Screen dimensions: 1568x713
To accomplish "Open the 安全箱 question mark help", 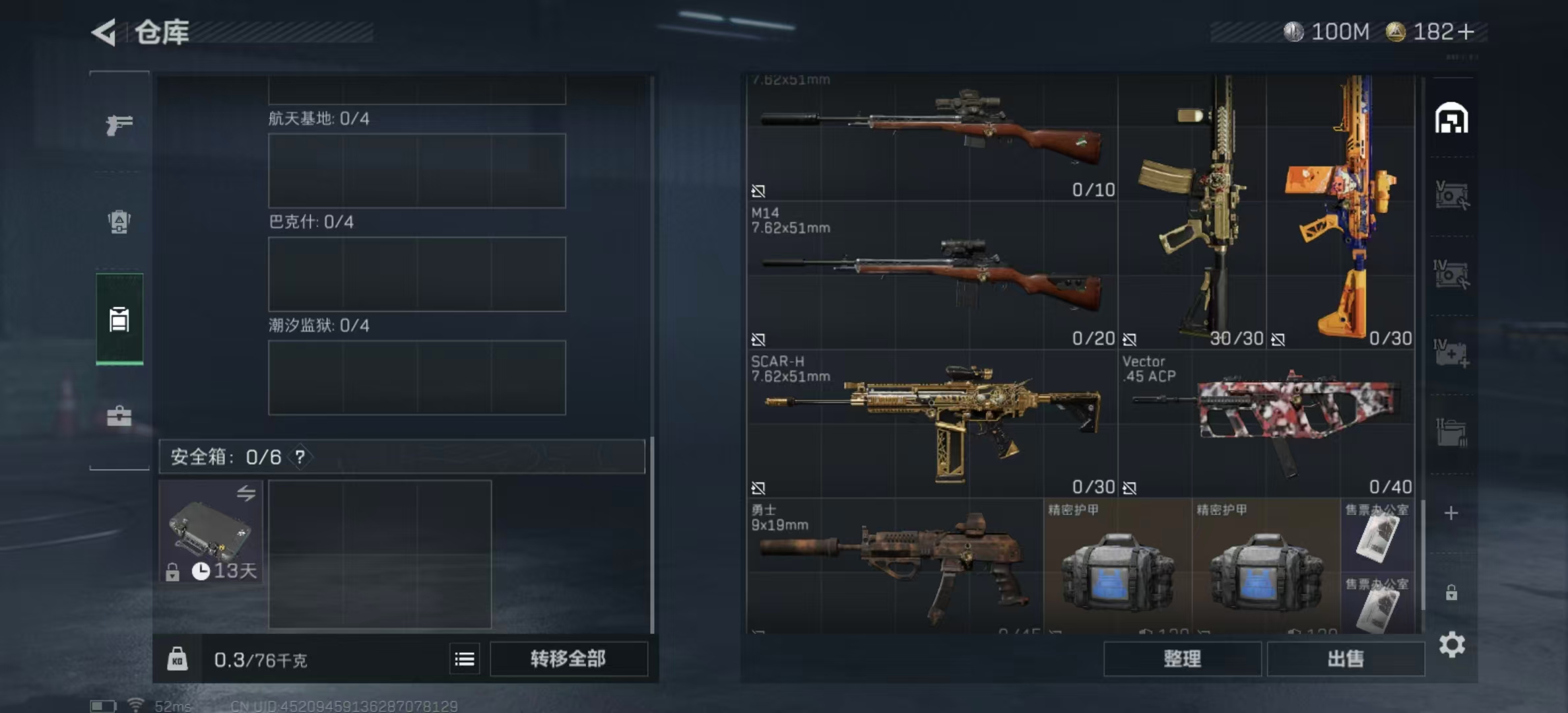I will 300,457.
